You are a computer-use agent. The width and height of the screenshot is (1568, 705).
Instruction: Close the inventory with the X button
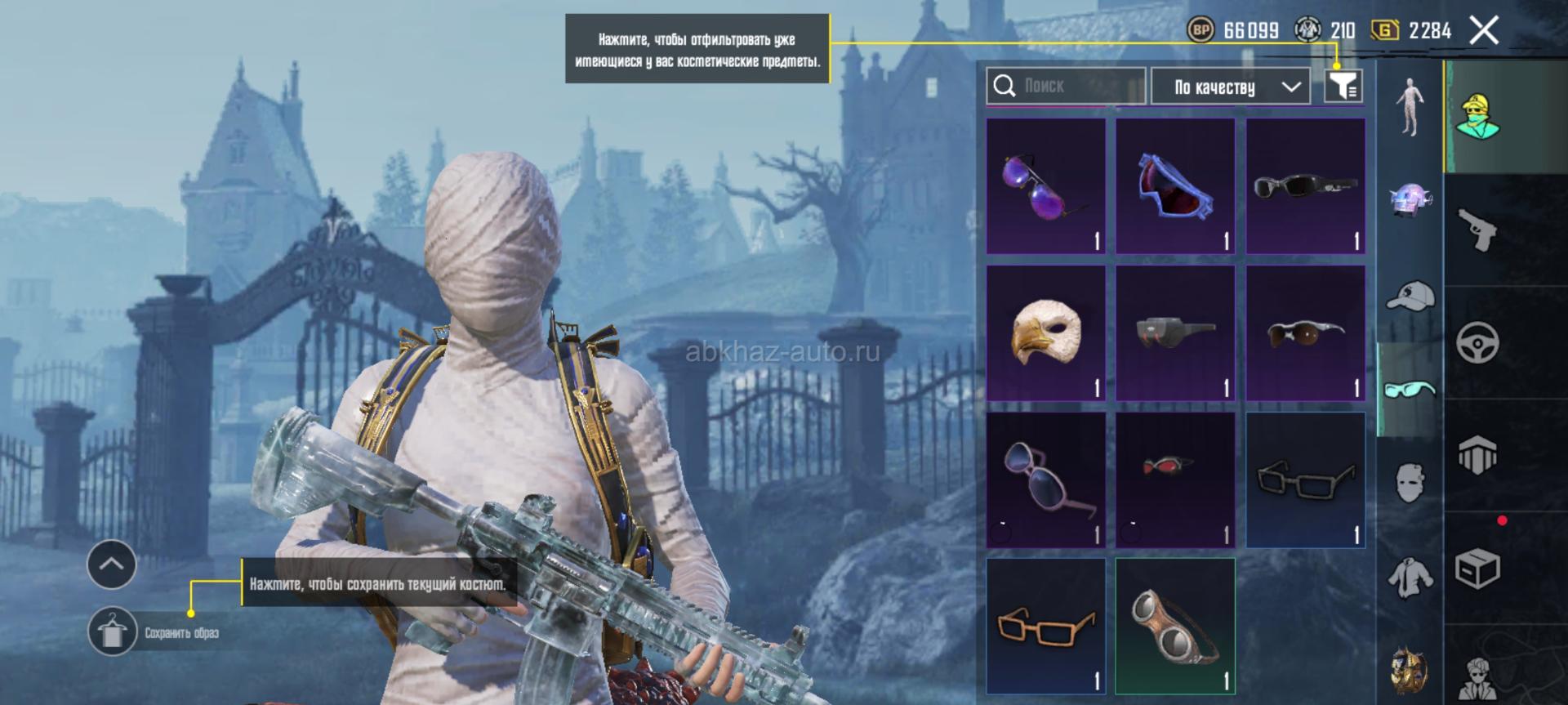pos(1484,32)
